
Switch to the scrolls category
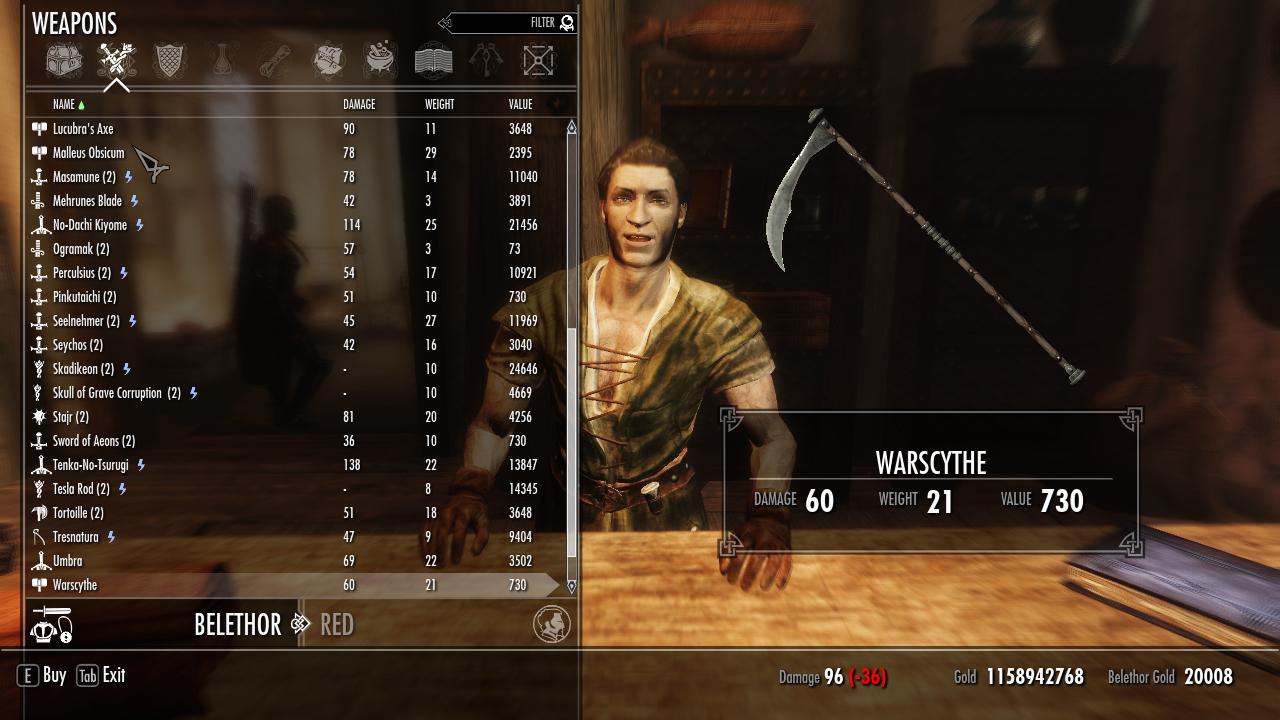coord(275,61)
